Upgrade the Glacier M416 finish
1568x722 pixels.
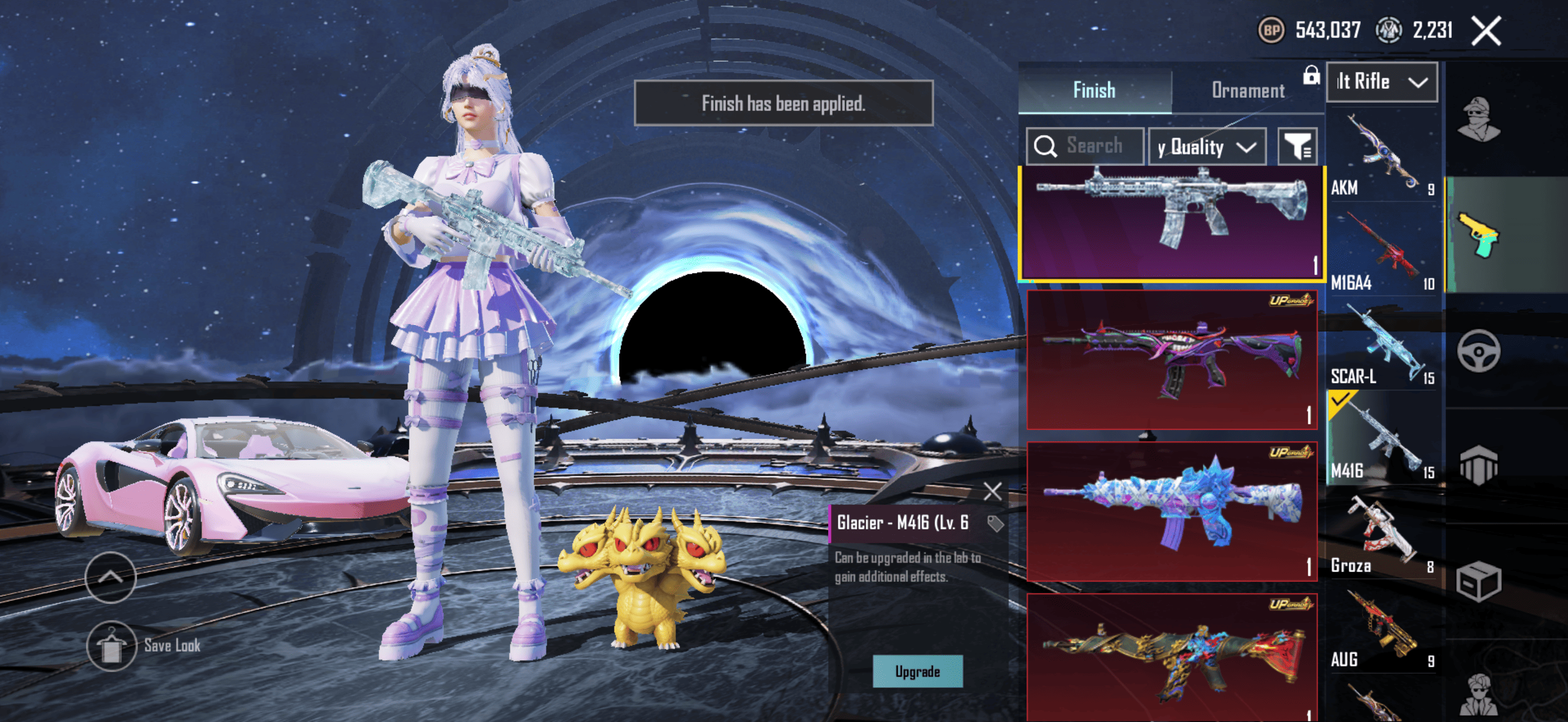tap(917, 672)
